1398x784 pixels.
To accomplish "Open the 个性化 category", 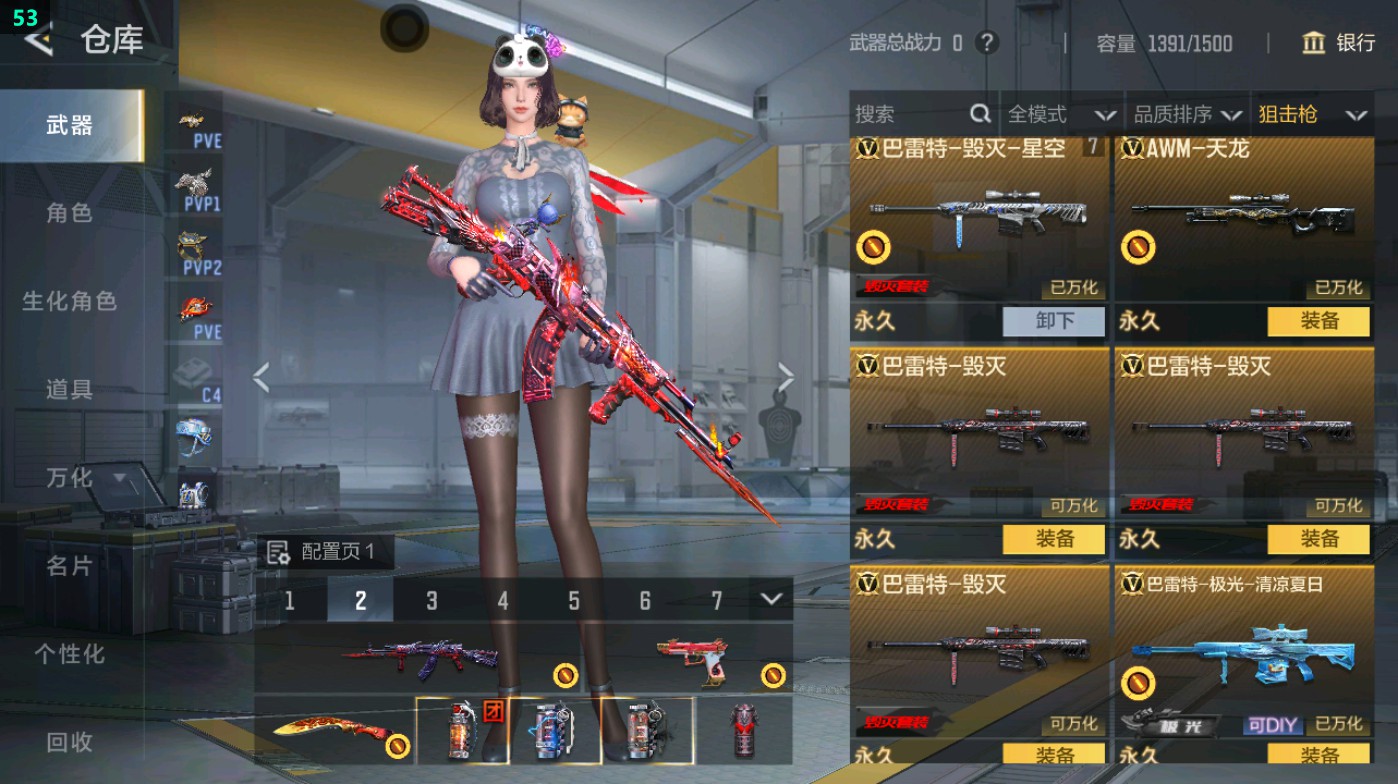I will (69, 654).
